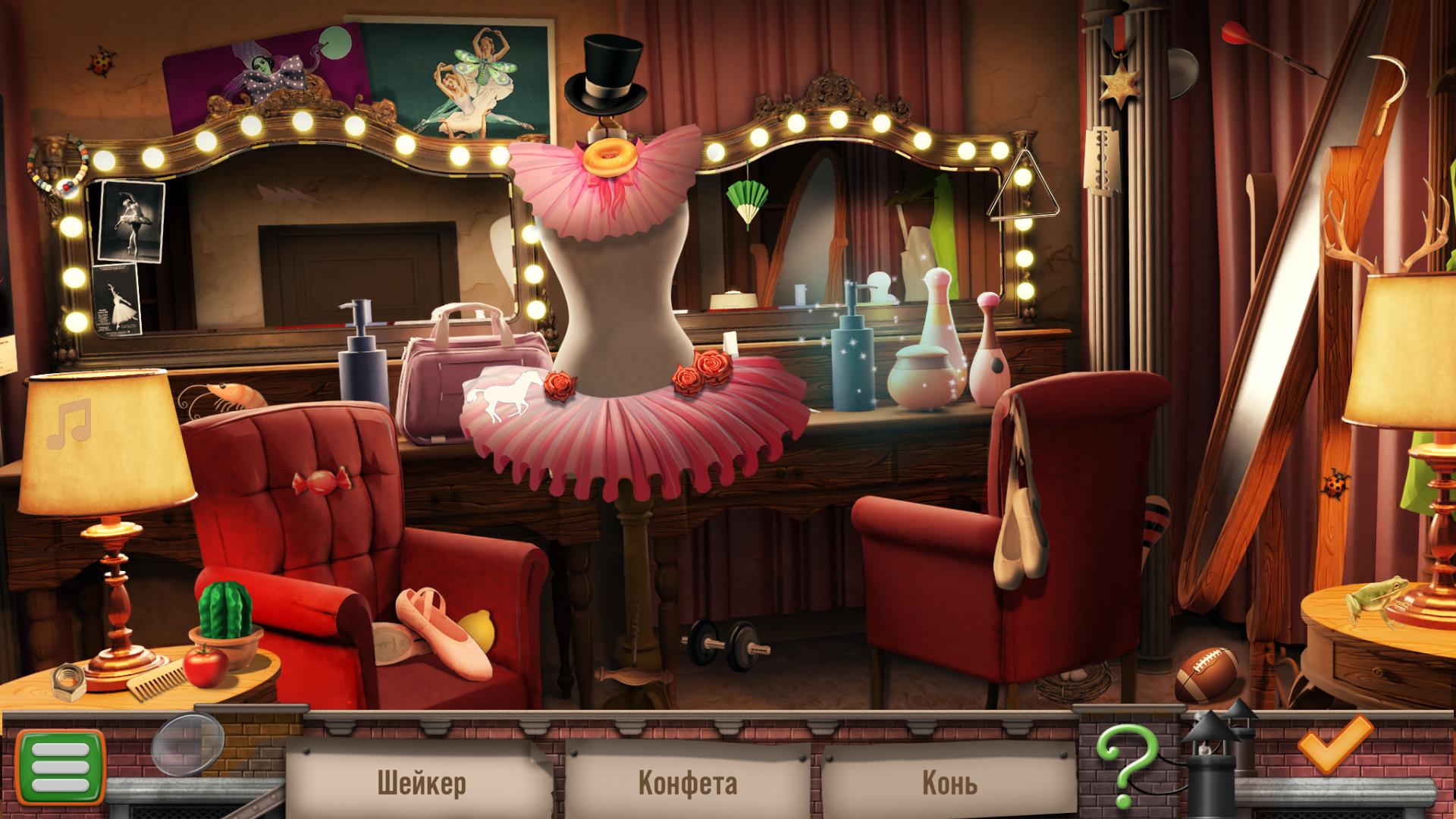Choose the Конь word card
Viewport: 1456px width, 819px height.
949,781
